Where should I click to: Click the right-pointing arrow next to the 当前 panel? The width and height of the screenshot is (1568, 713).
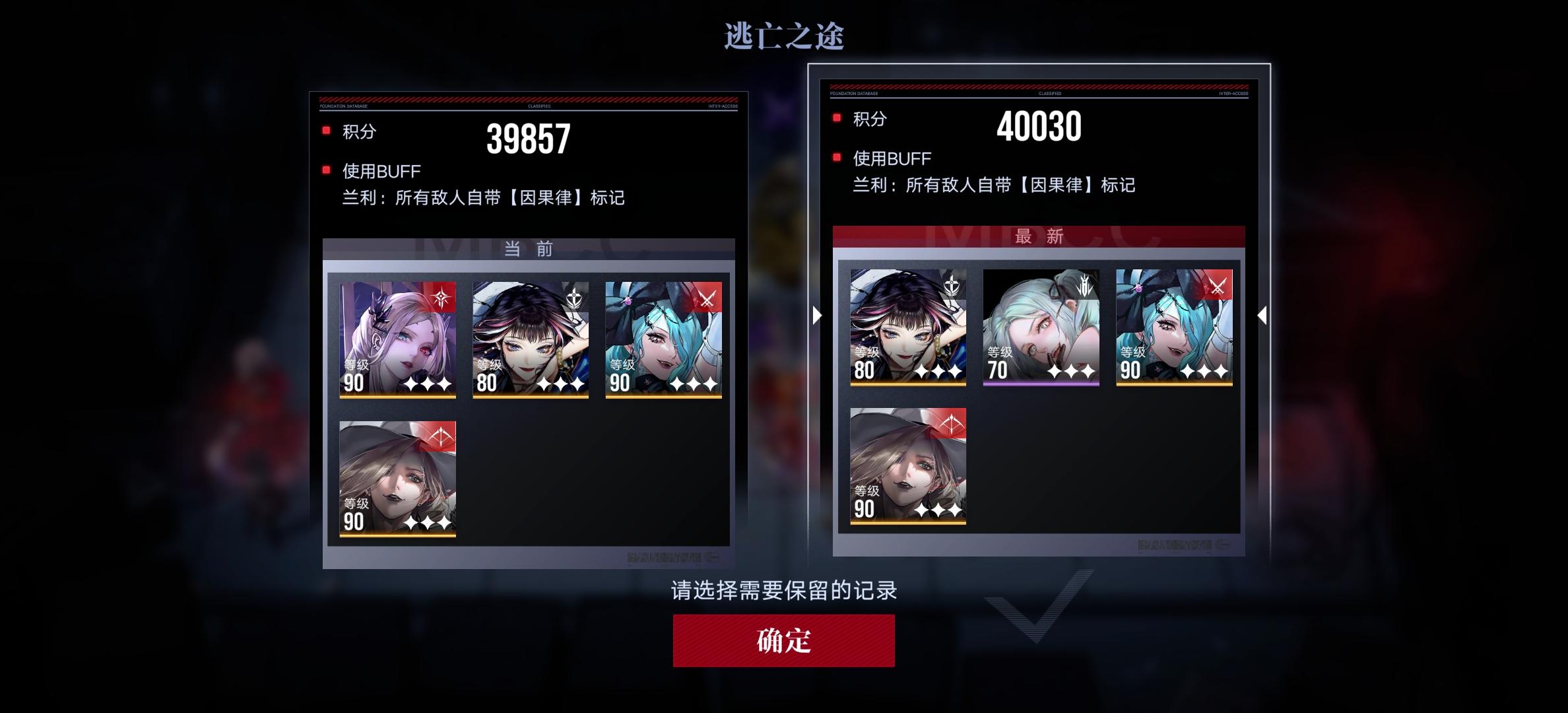click(816, 316)
